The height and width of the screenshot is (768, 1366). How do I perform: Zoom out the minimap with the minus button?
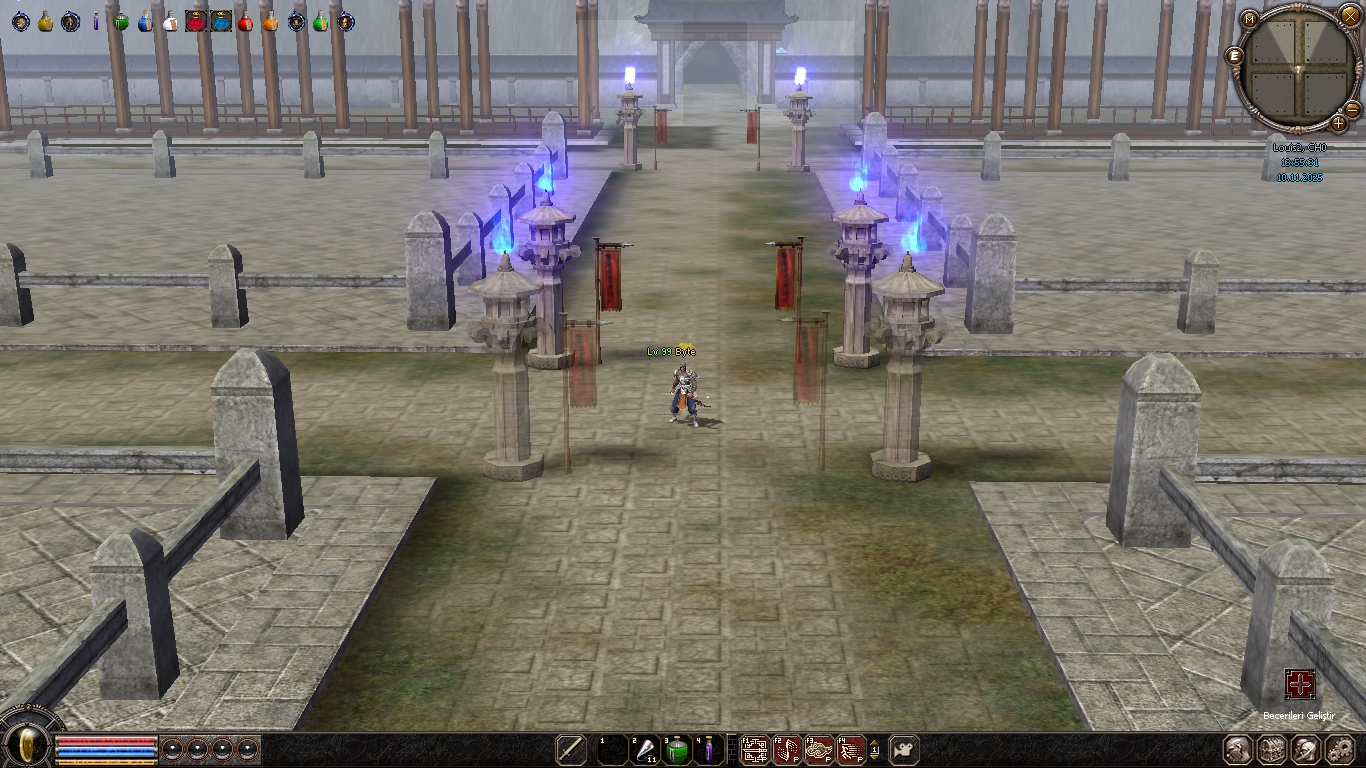pyautogui.click(x=1352, y=109)
